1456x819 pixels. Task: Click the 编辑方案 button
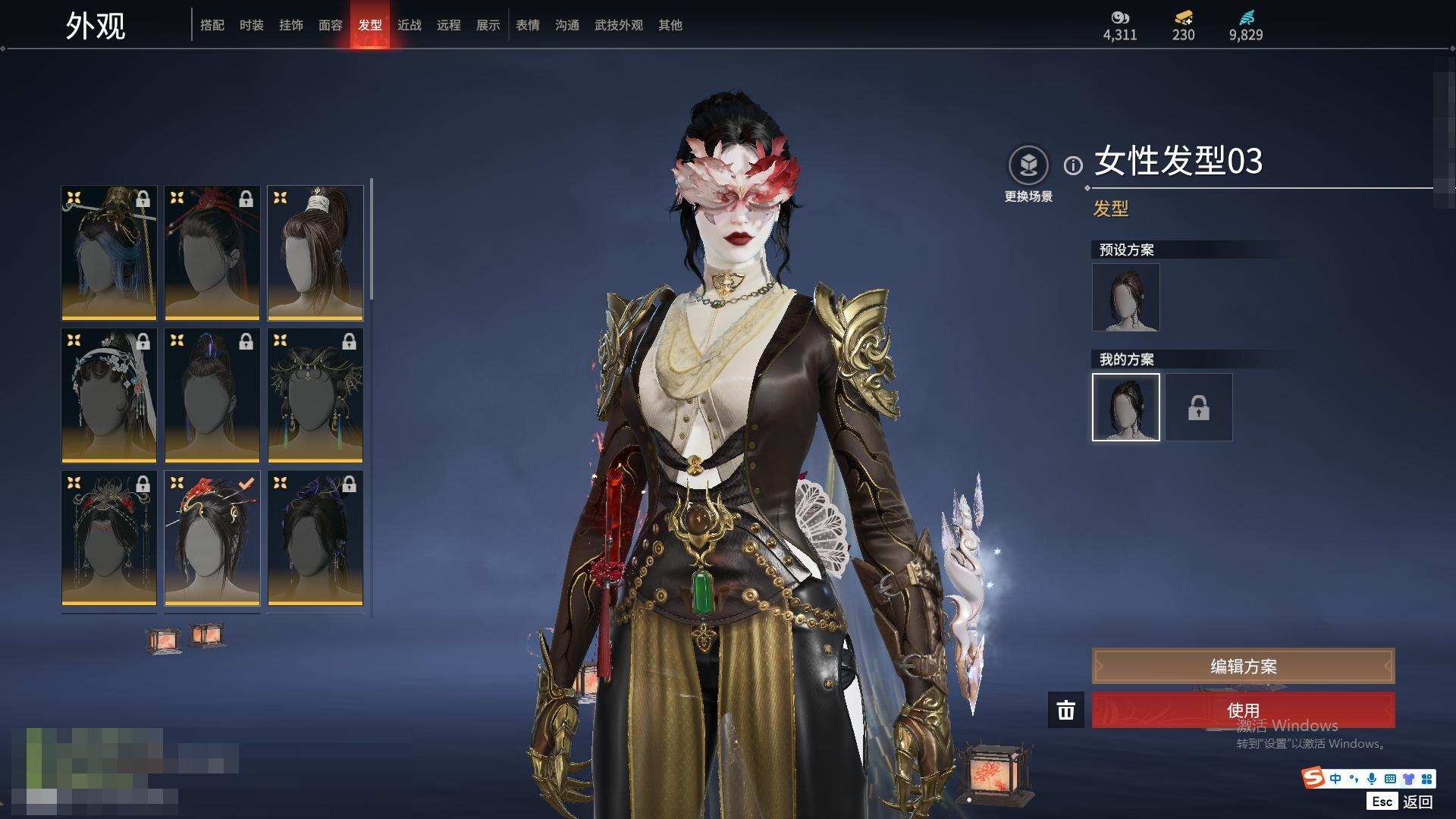pos(1242,666)
